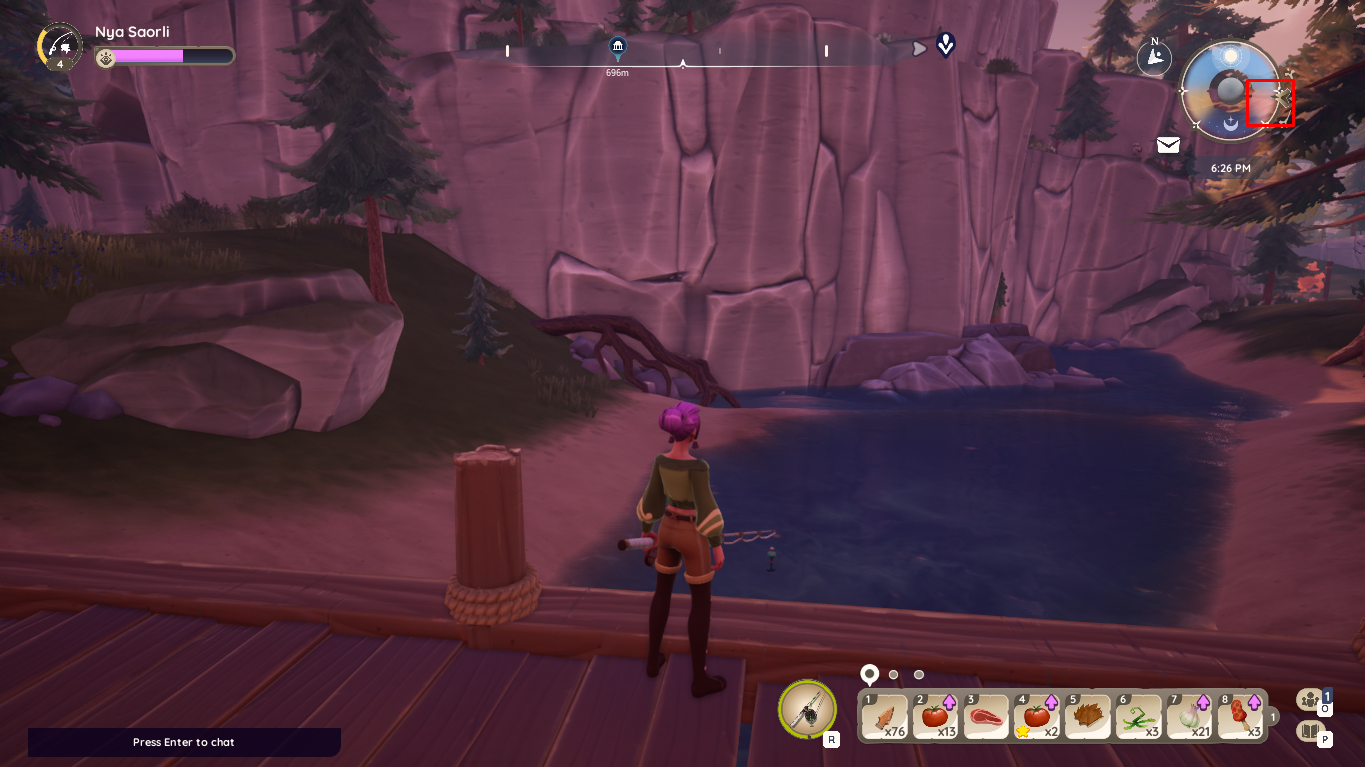The height and width of the screenshot is (767, 1365).
Task: Select the star-quality tomato slot
Action: tap(1036, 716)
